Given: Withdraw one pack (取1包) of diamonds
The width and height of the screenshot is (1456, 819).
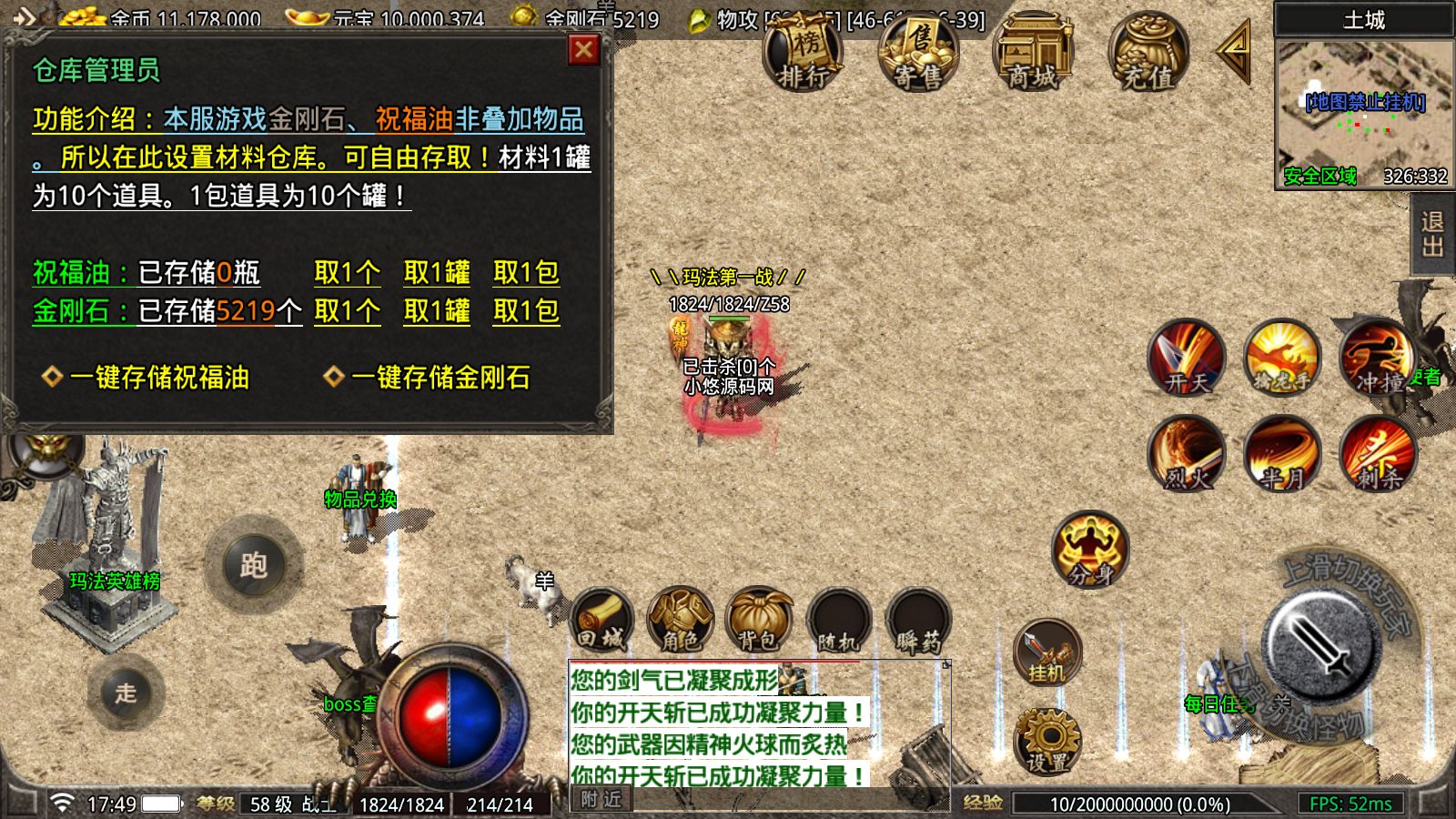Looking at the screenshot, I should coord(526,311).
